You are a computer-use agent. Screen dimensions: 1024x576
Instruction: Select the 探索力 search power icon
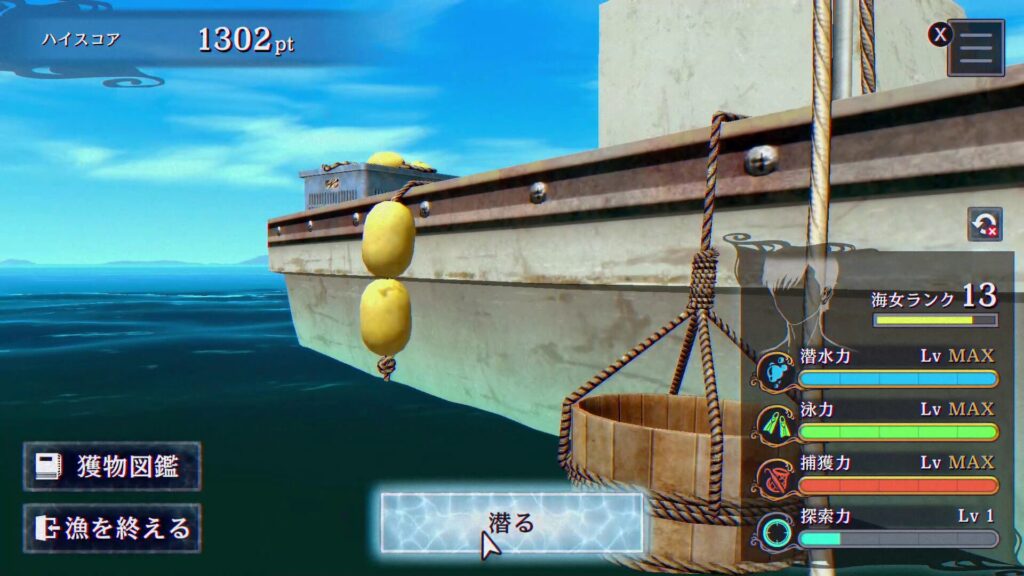pos(775,530)
